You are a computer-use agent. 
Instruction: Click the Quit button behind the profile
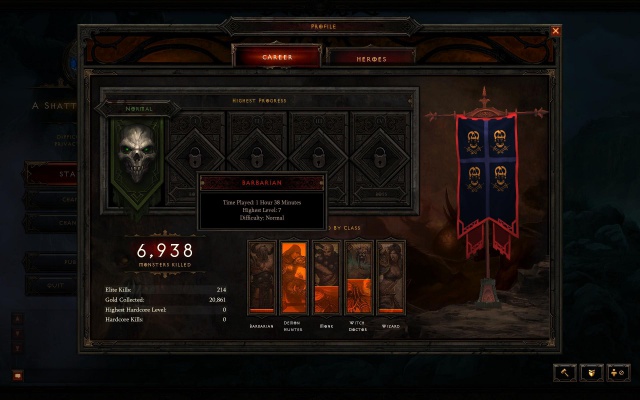pos(52,282)
